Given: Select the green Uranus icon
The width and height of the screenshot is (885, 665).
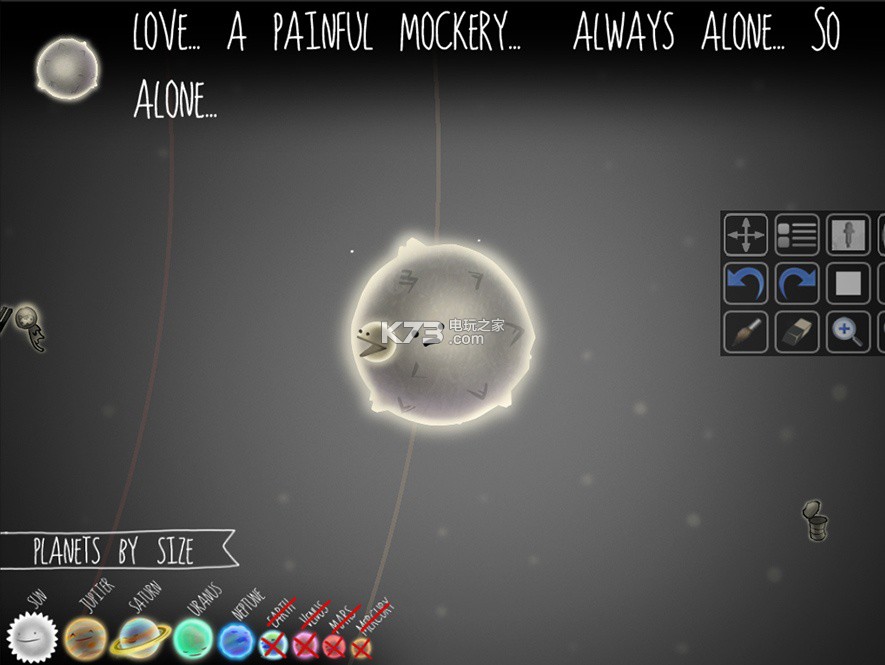Looking at the screenshot, I should pos(193,638).
